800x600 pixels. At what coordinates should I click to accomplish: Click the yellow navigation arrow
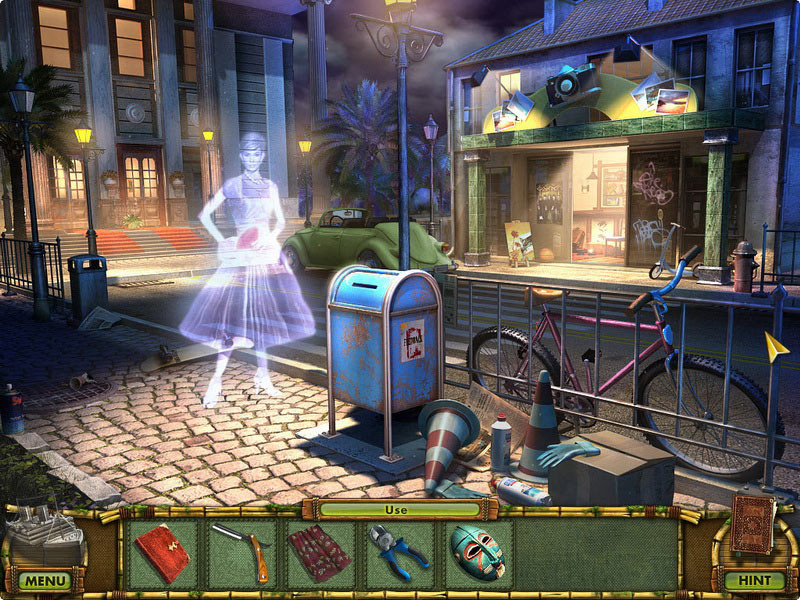pyautogui.click(x=776, y=346)
